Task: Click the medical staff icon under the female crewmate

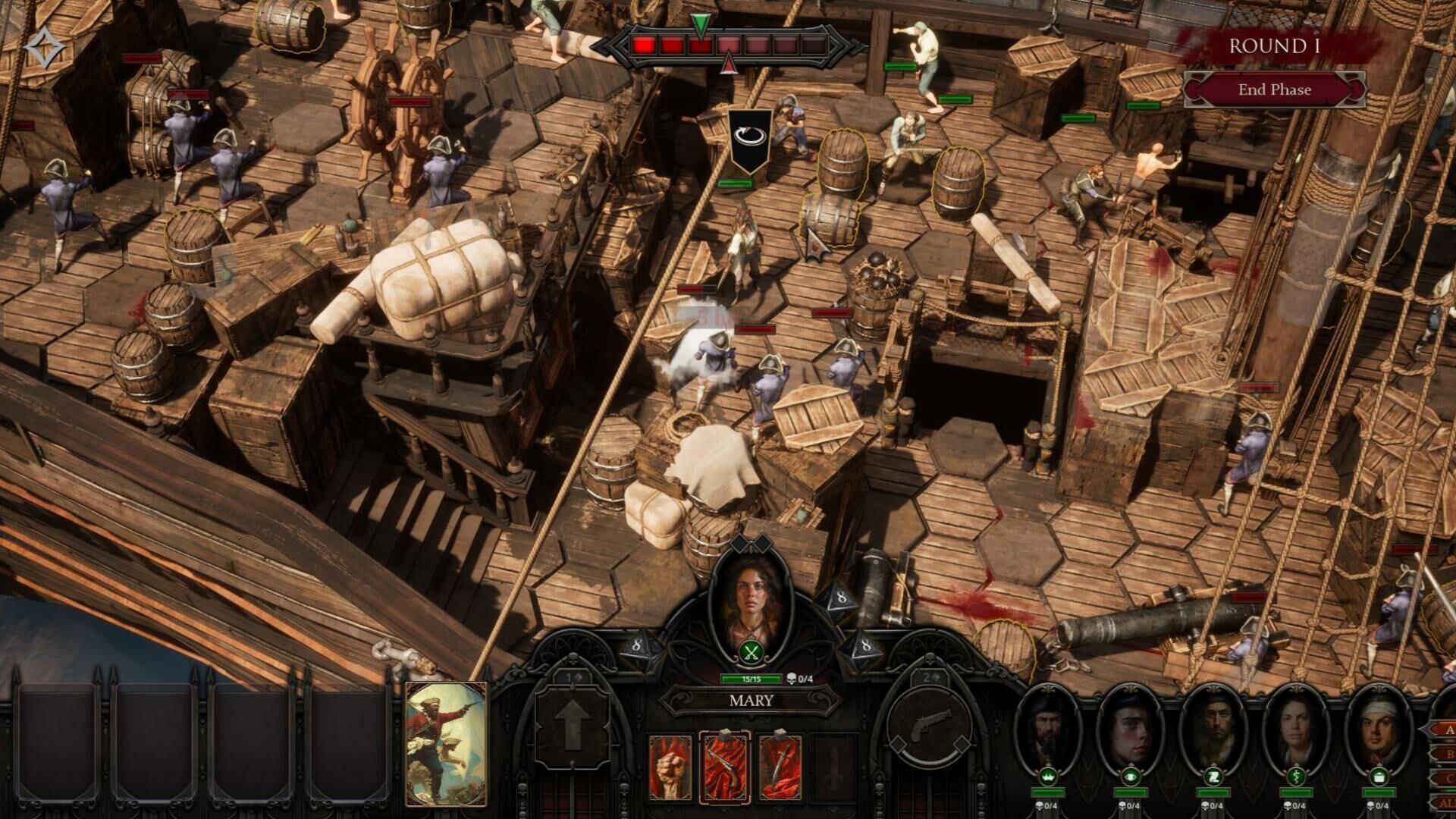Action: [x=1296, y=777]
